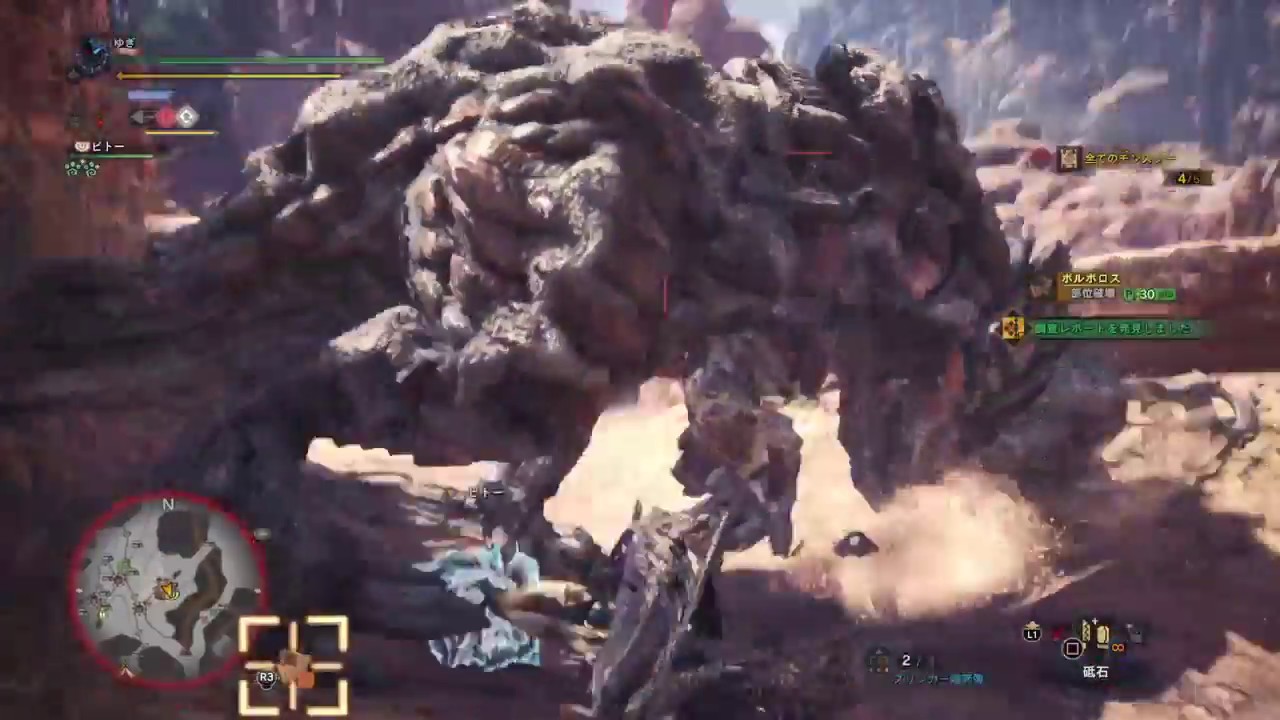1280x720 pixels.
Task: Toggle the Palico ability flower buff icons
Action: (82, 167)
